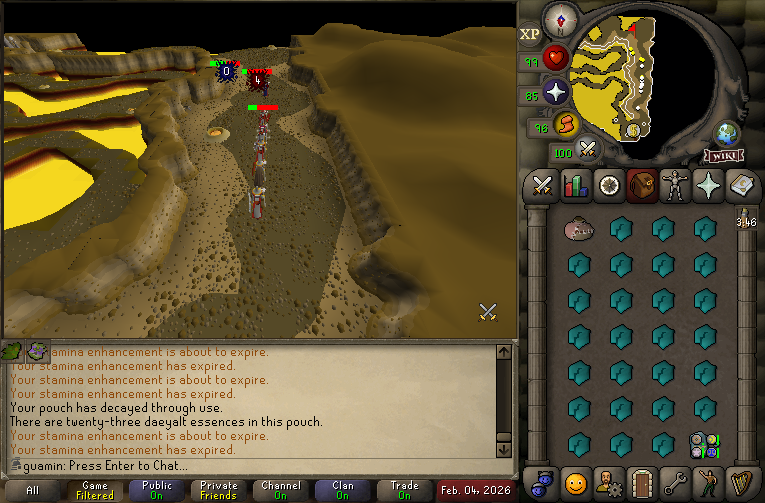This screenshot has height=503, width=765.
Task: Switch to the Spellbook tab
Action: 740,186
